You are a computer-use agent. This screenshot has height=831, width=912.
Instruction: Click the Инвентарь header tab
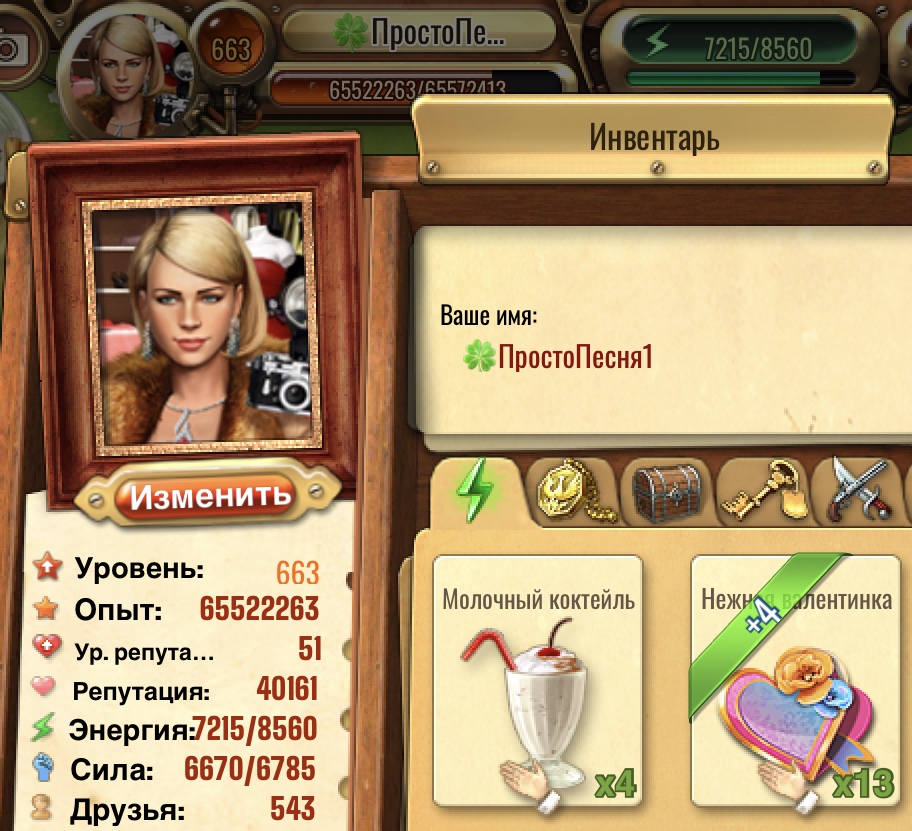[x=654, y=137]
